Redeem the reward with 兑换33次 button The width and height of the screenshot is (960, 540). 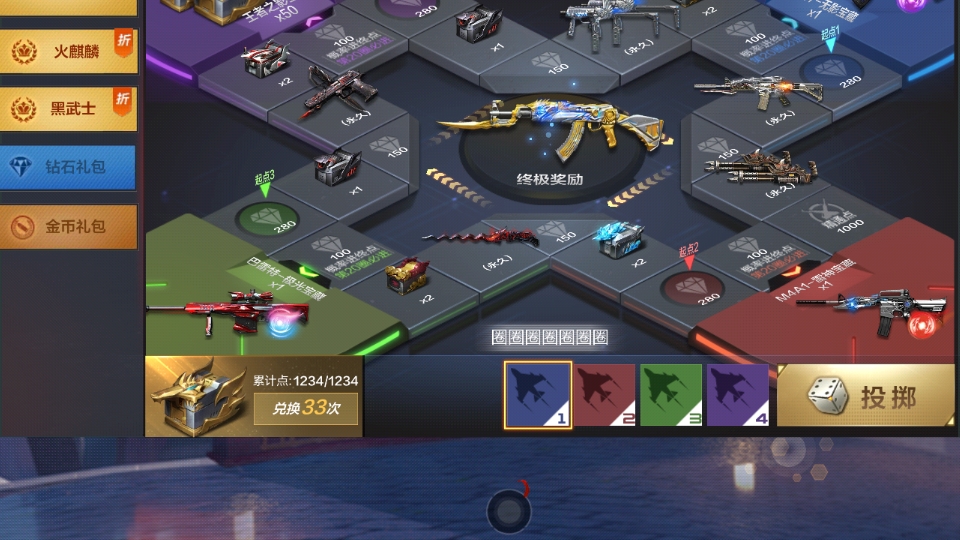click(x=305, y=408)
